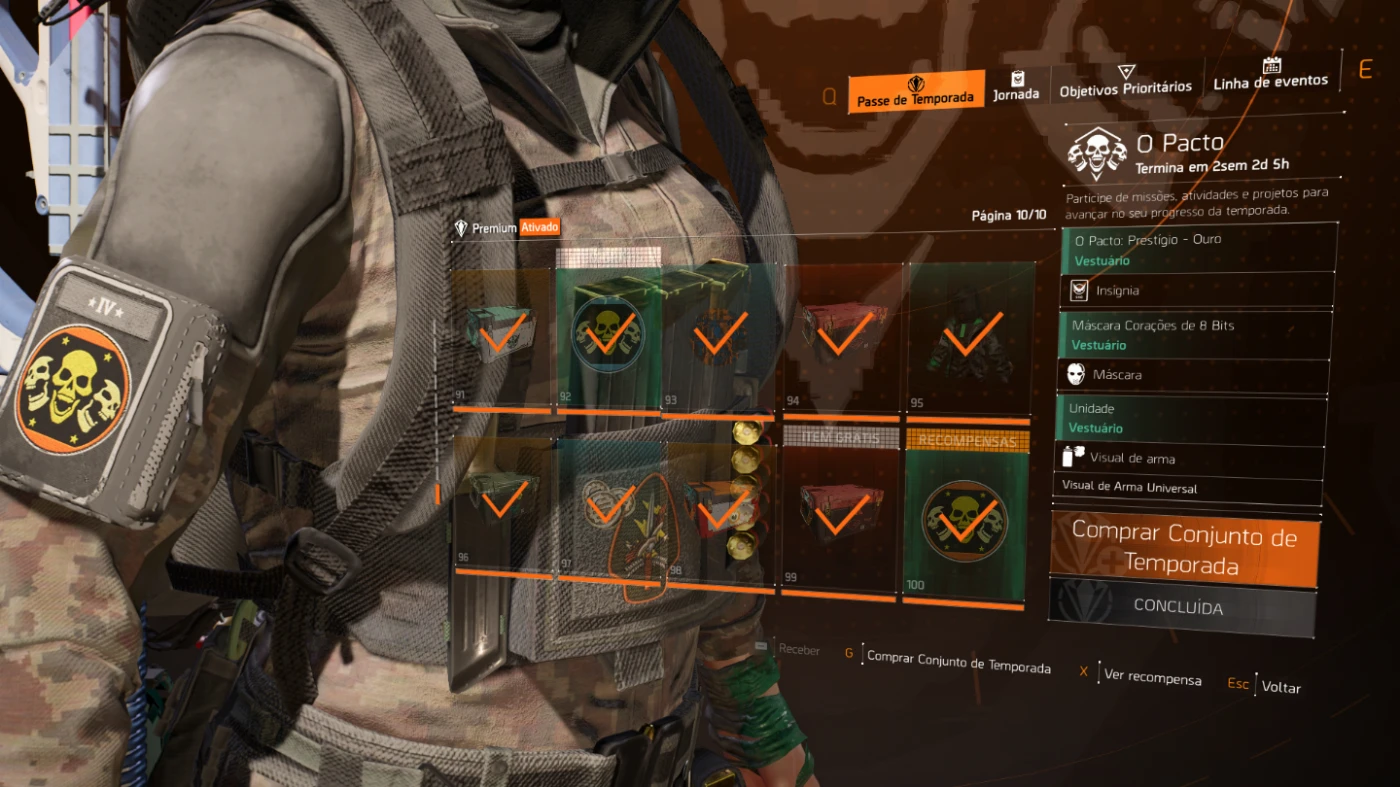This screenshot has width=1400, height=787.
Task: Select the level 93 reward tile
Action: [x=719, y=338]
